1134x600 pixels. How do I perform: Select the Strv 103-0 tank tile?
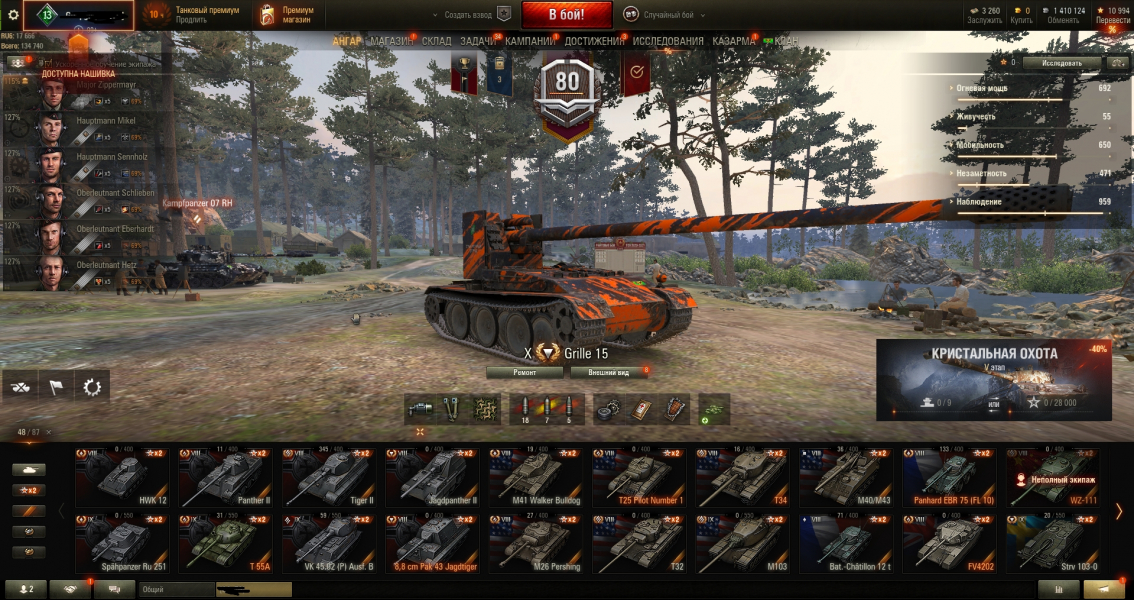(x=1053, y=543)
